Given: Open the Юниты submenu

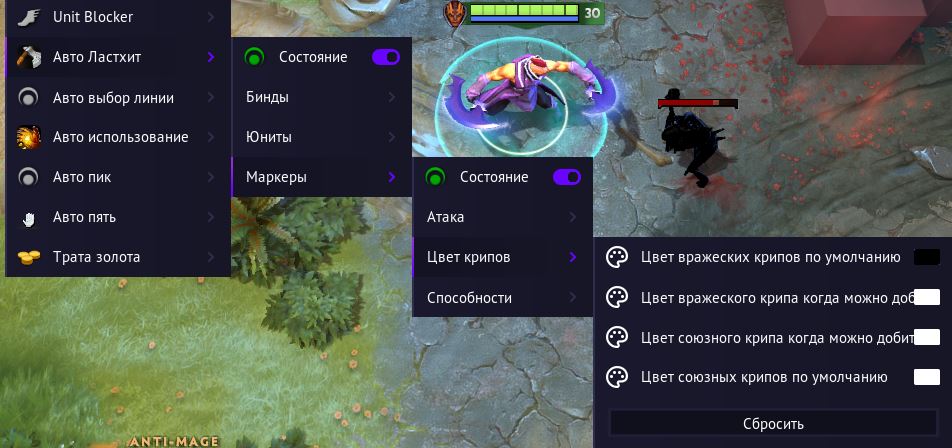Looking at the screenshot, I should point(320,137).
